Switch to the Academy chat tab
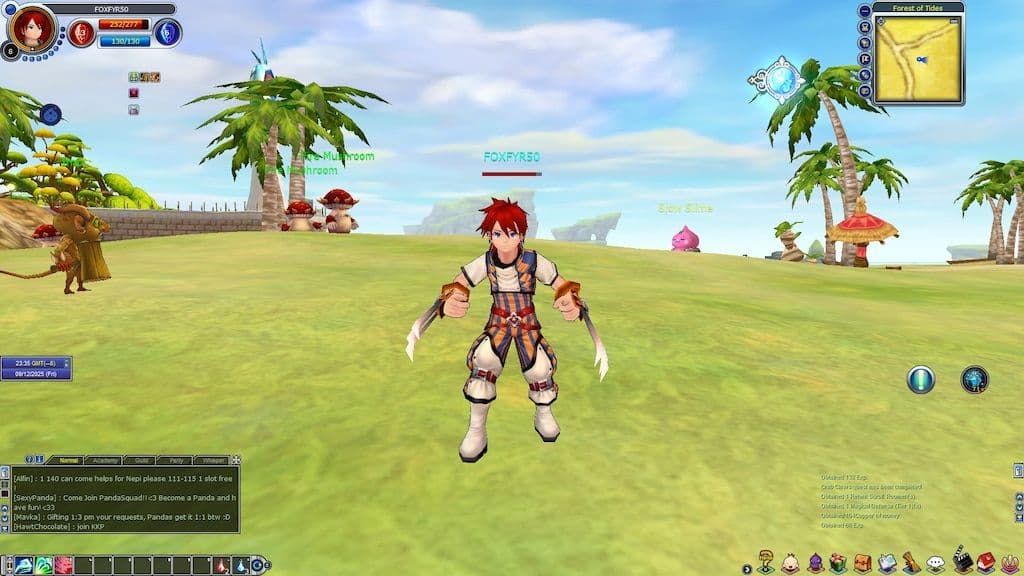This screenshot has height=576, width=1024. tap(103, 460)
